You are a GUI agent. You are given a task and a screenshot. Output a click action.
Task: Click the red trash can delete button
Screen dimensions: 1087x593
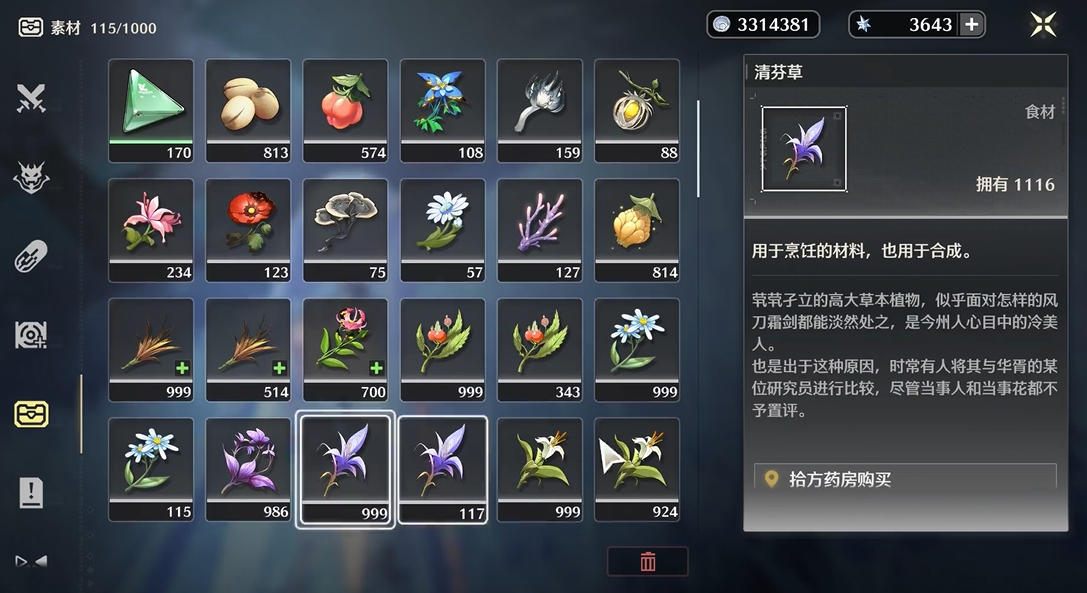[x=647, y=562]
